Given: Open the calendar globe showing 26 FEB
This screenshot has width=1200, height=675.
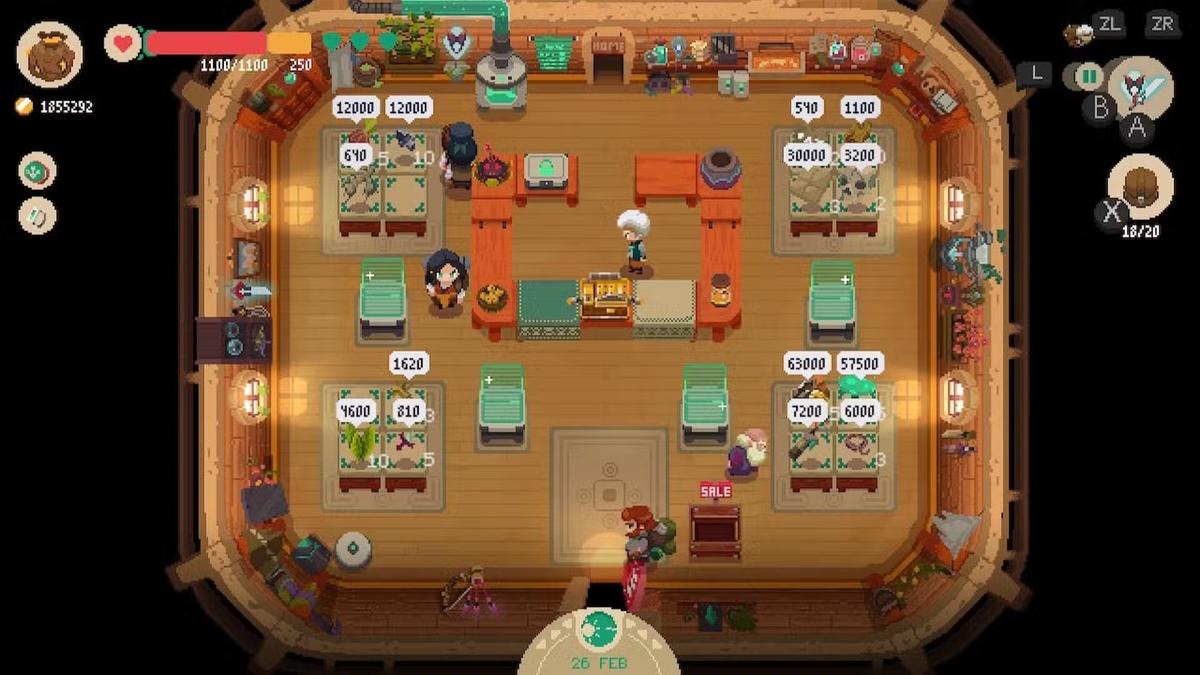Looking at the screenshot, I should 599,630.
